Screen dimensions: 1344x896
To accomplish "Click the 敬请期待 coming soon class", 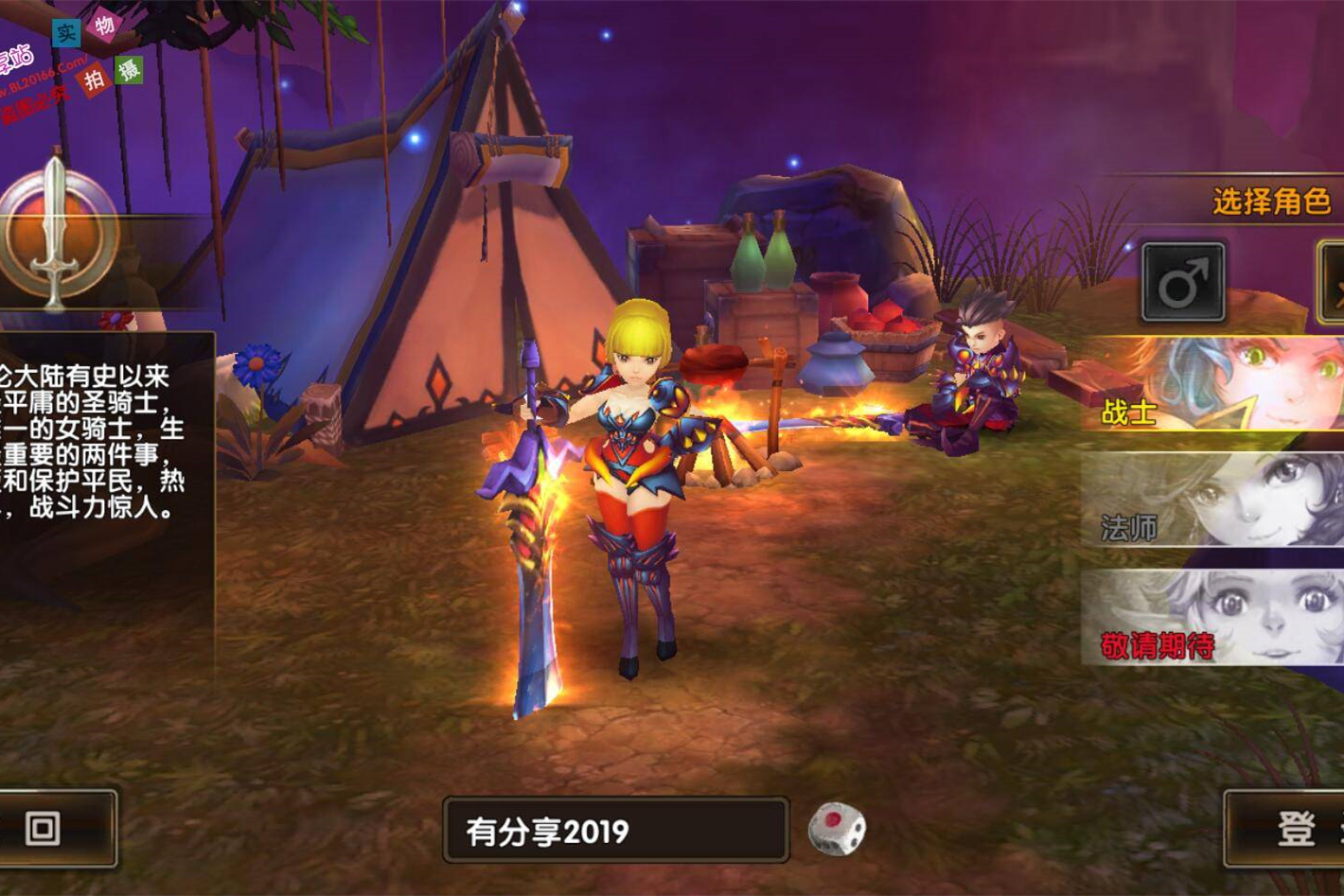I will 1213,617.
